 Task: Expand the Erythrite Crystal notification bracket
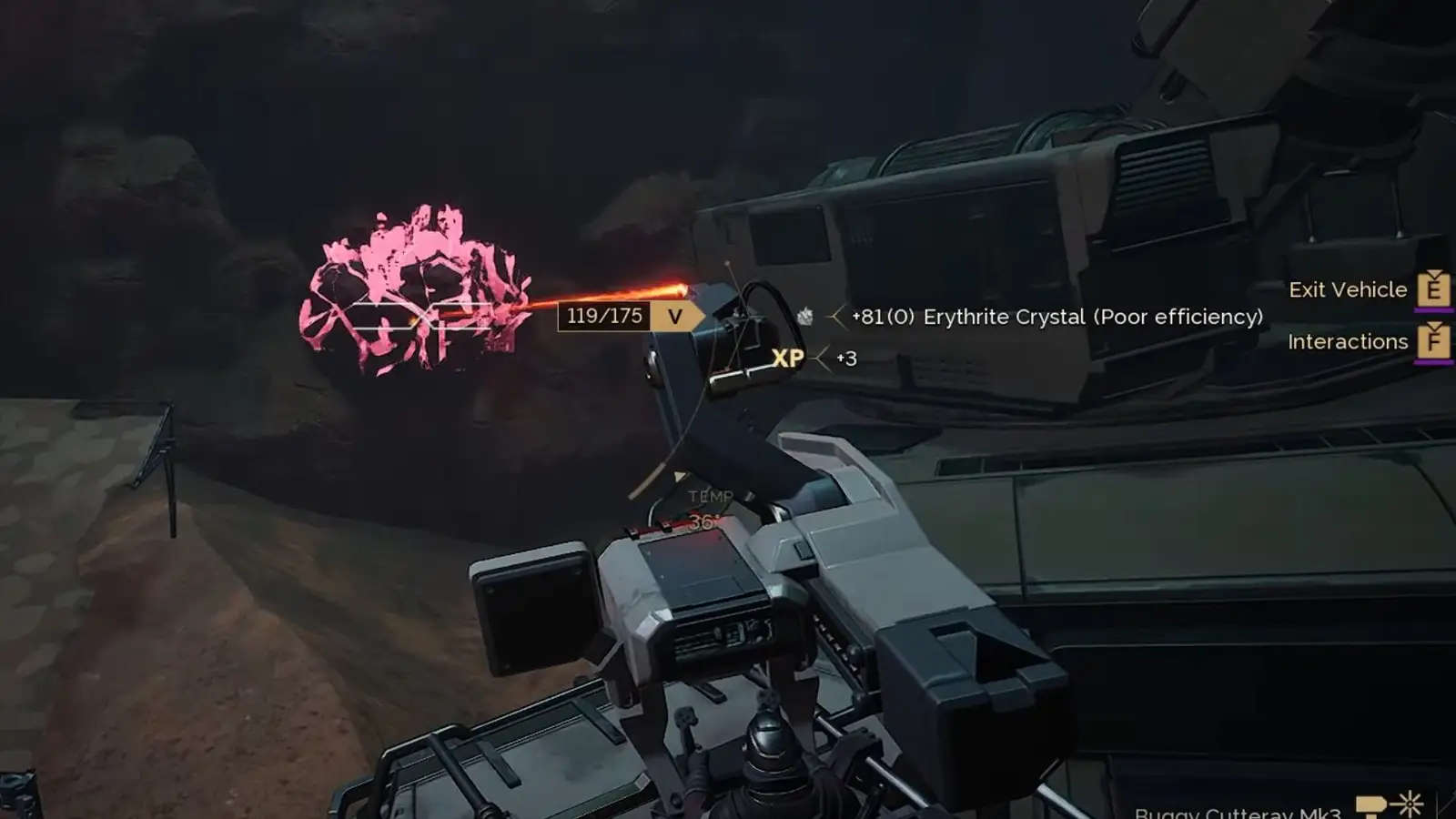pos(834,318)
